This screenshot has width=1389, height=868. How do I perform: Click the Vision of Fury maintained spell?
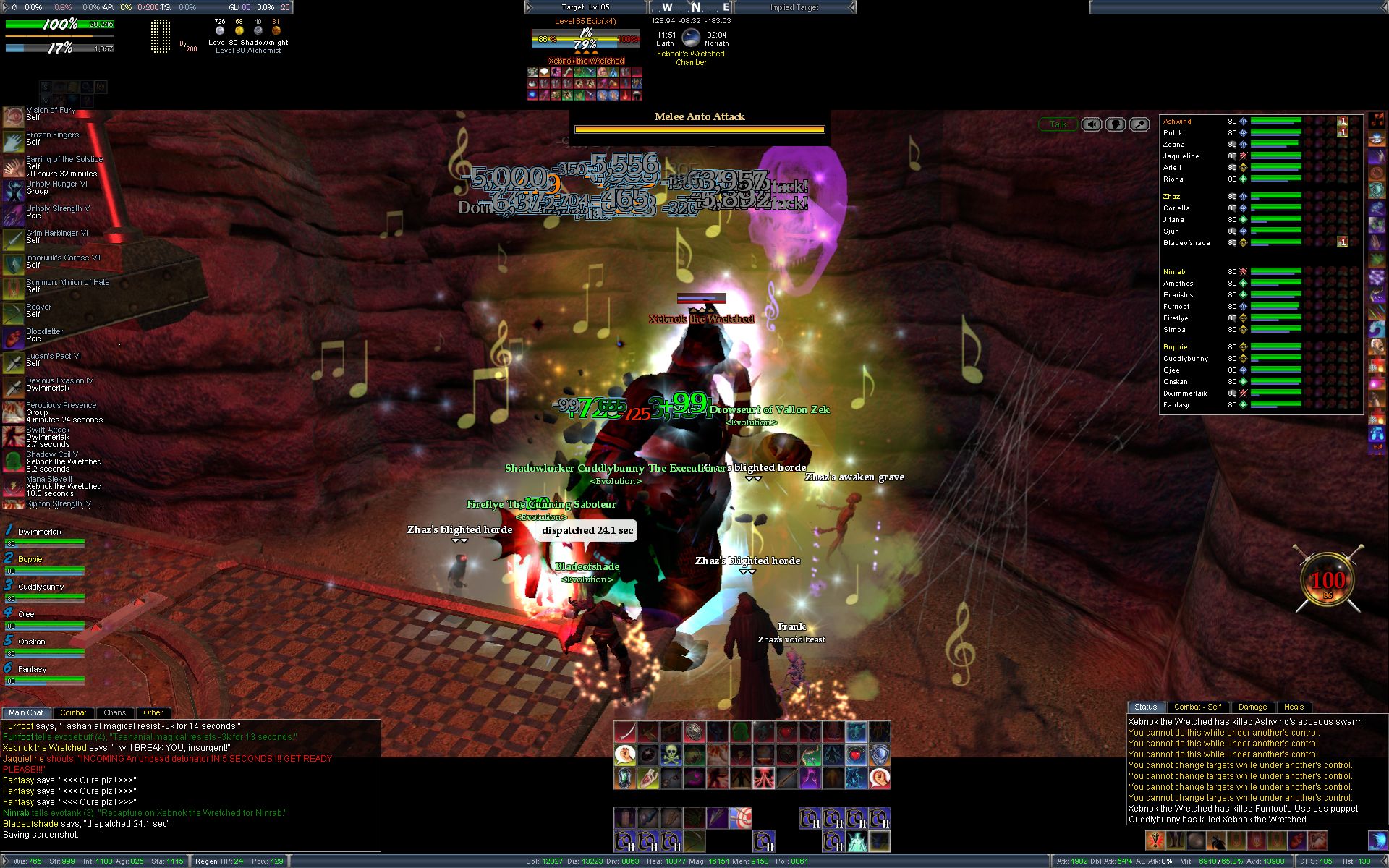pyautogui.click(x=51, y=111)
